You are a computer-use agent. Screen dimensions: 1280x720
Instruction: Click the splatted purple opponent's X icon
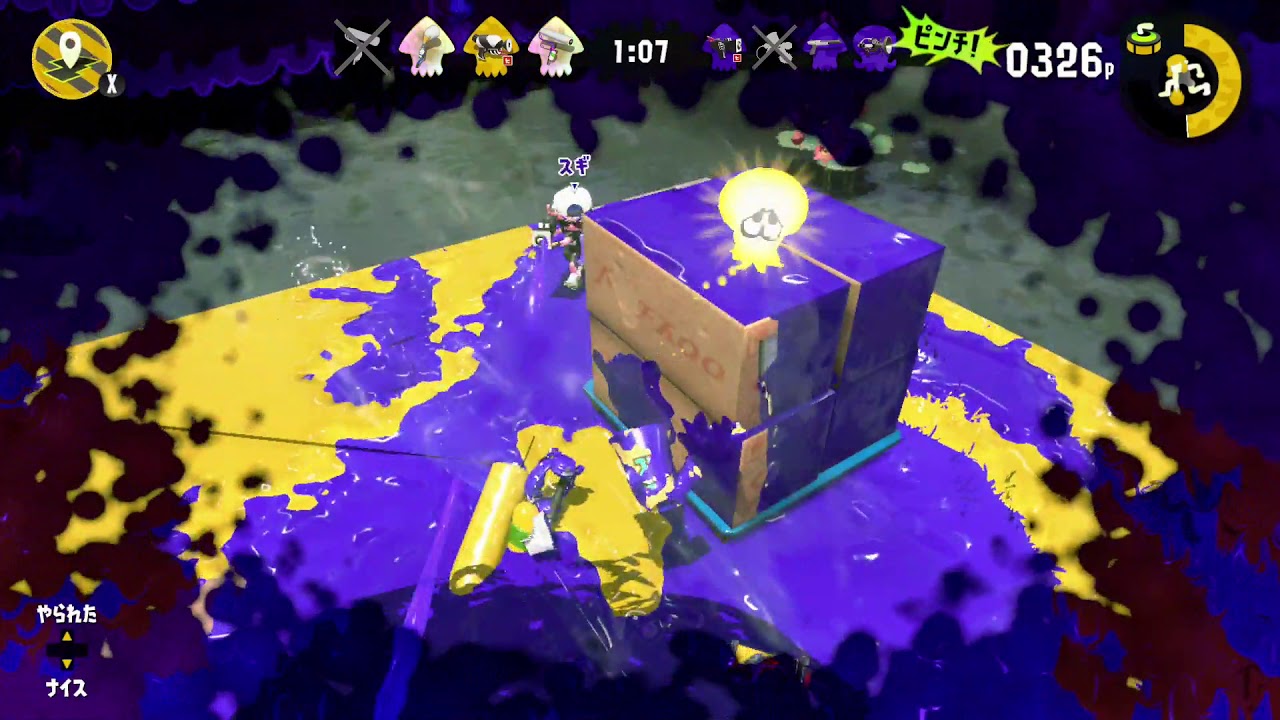775,47
